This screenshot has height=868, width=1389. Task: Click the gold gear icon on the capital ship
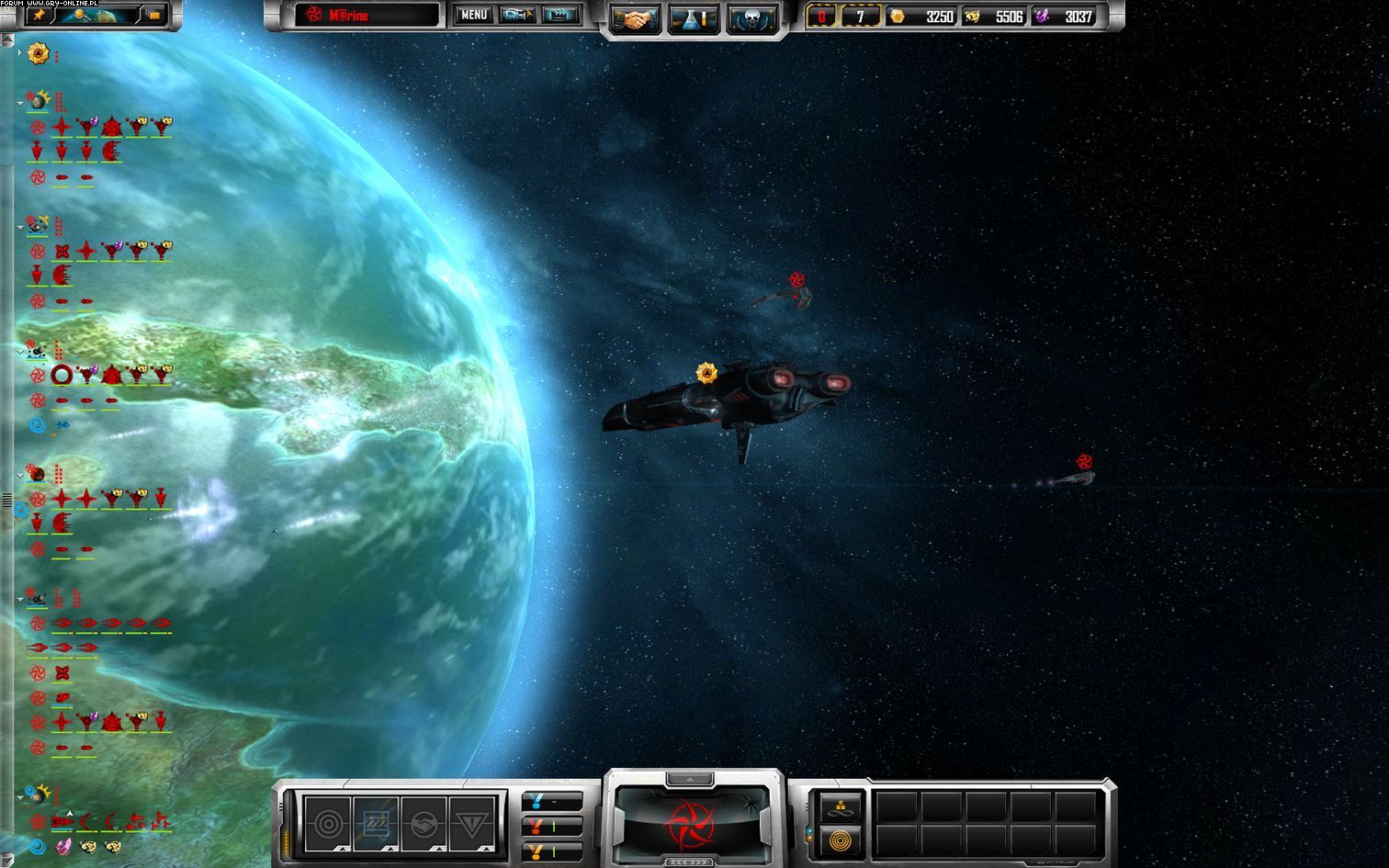pos(706,372)
